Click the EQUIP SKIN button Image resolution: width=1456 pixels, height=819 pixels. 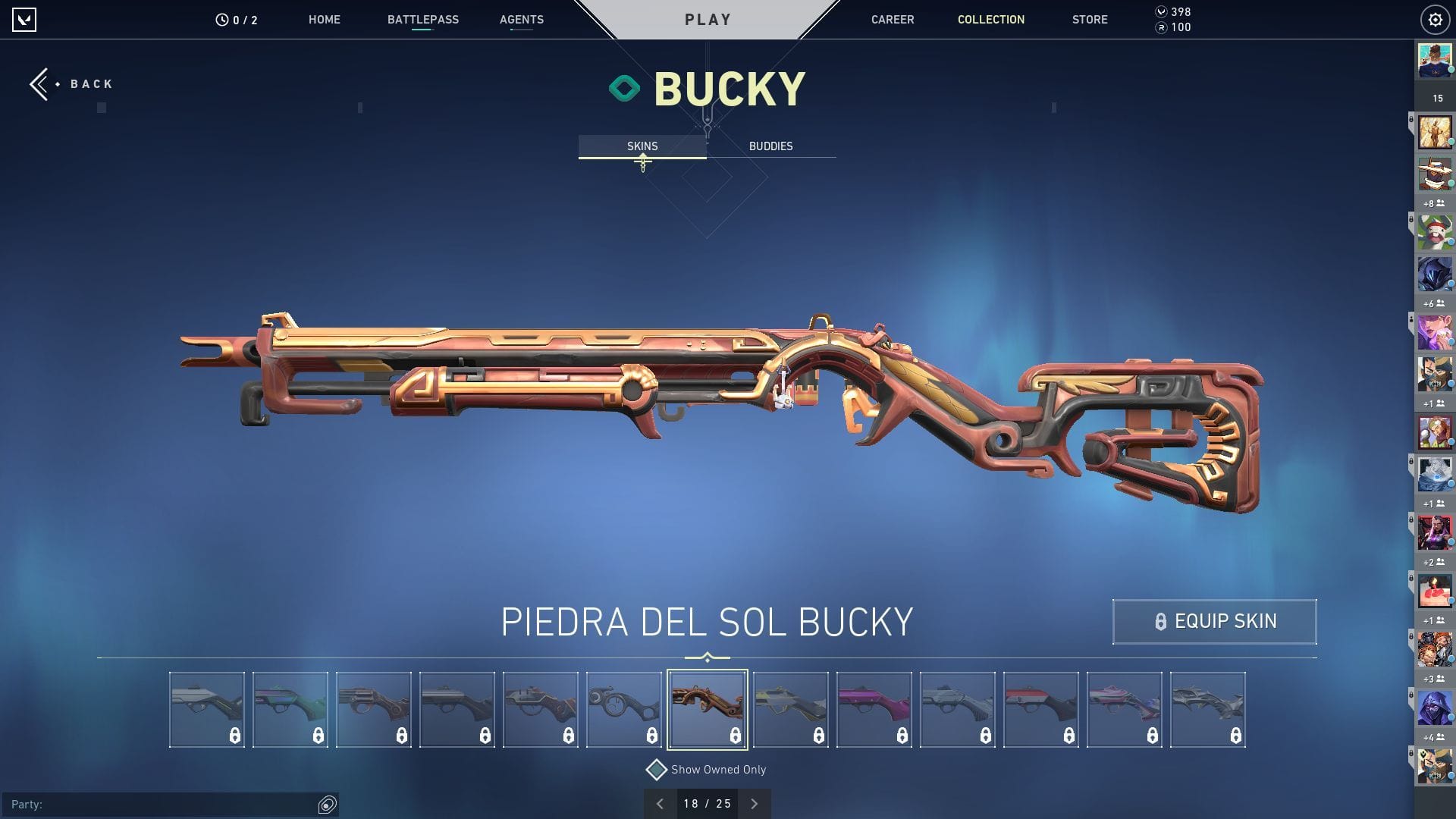pyautogui.click(x=1214, y=621)
